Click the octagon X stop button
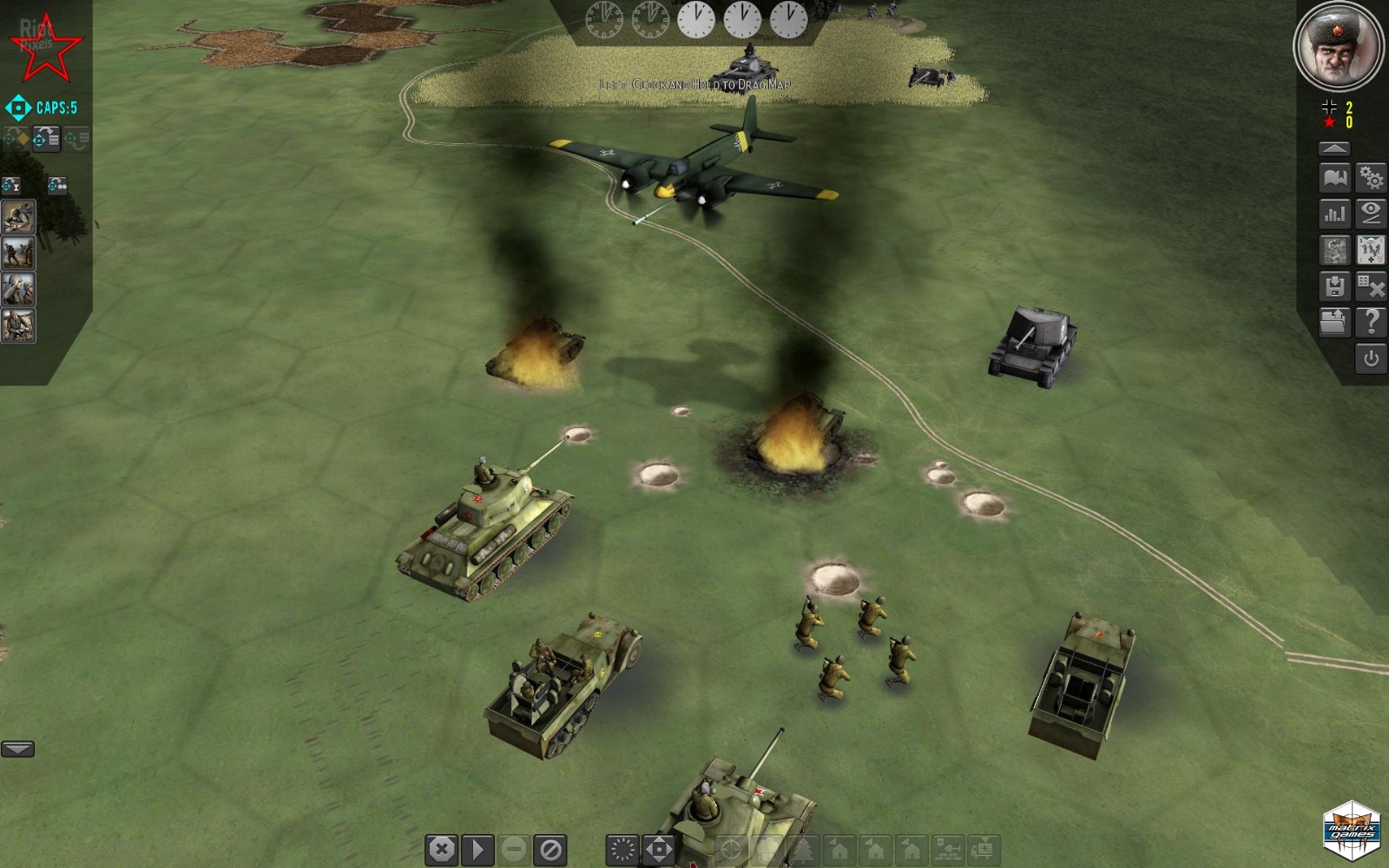This screenshot has height=868, width=1389. (442, 849)
